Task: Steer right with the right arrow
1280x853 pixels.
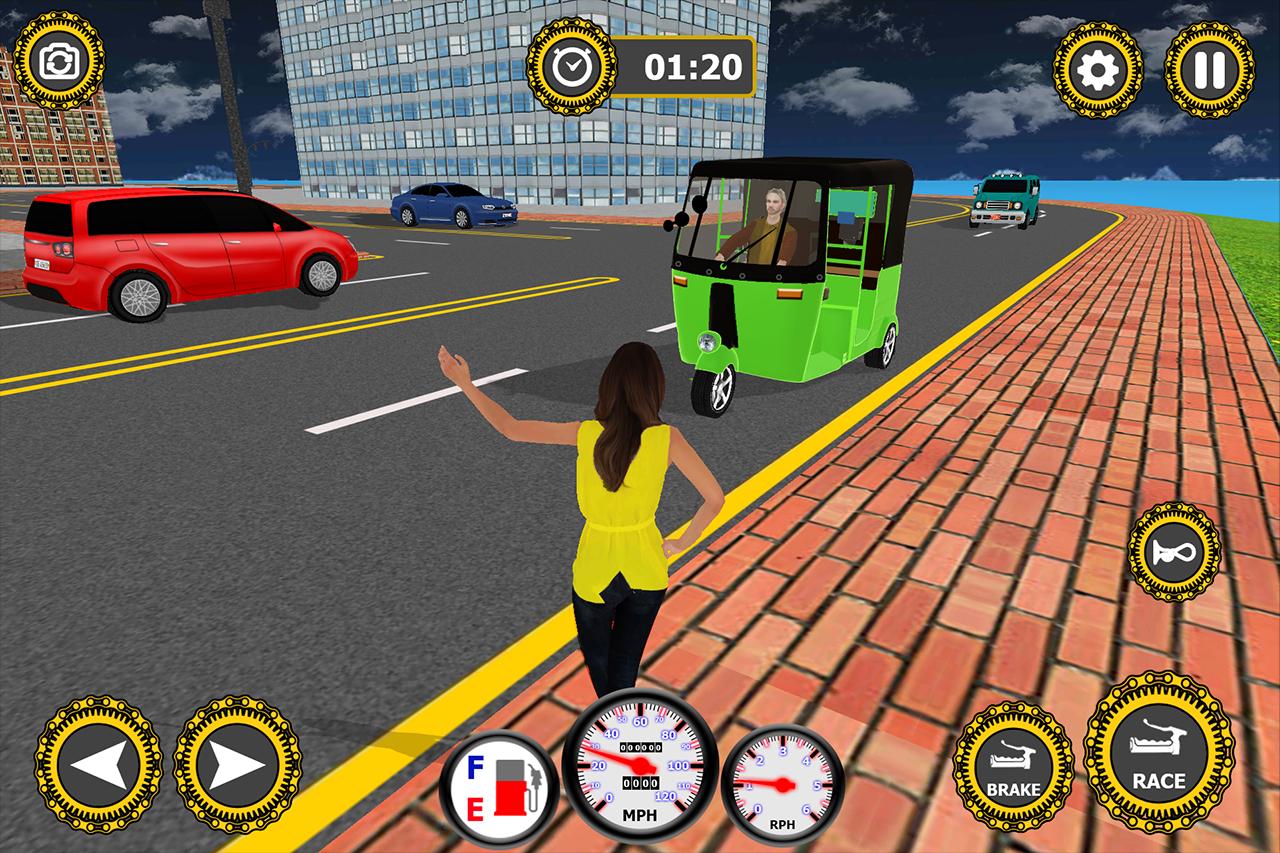Action: (x=237, y=765)
